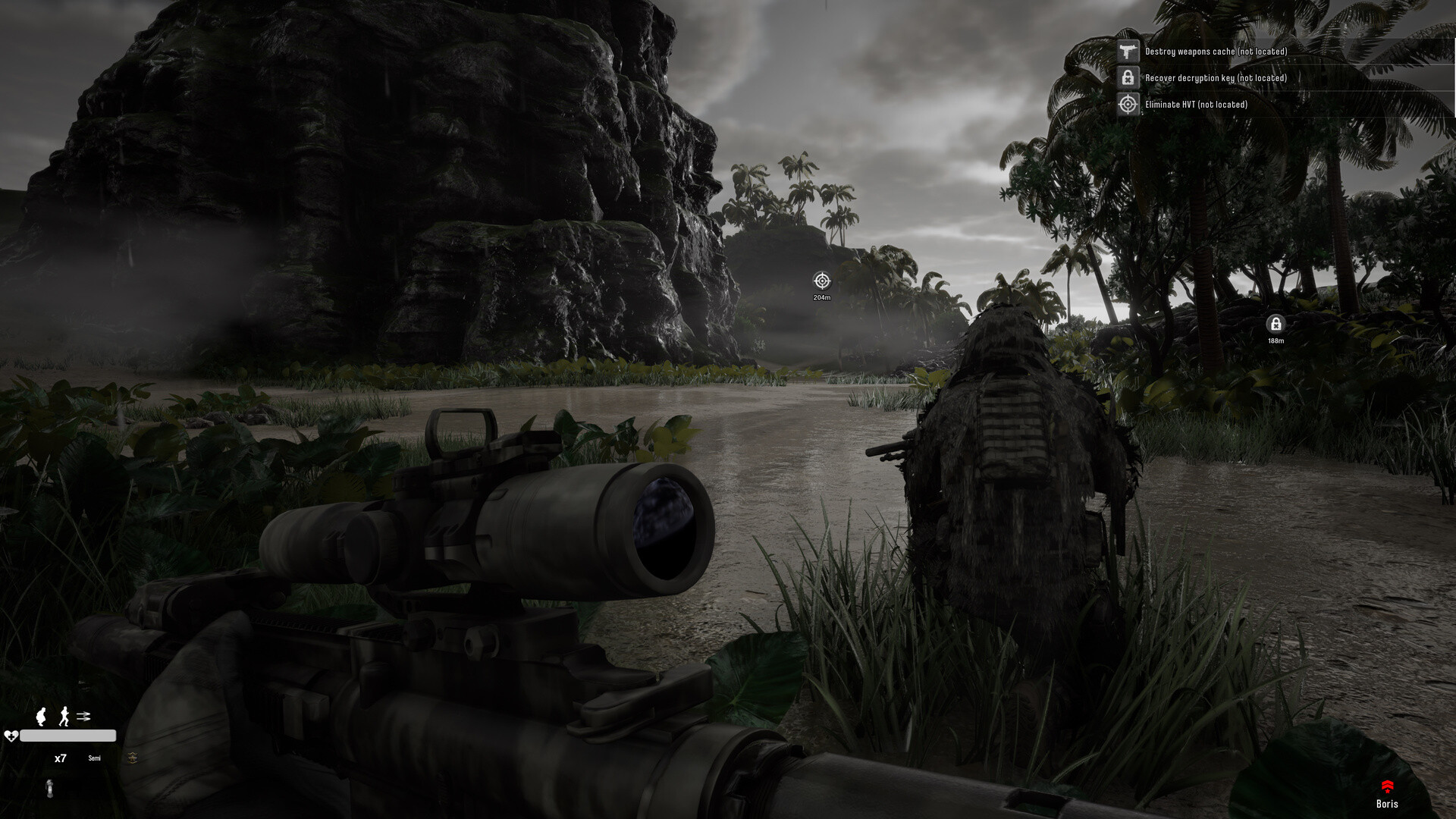The image size is (1456, 819).
Task: Select the grenade equipment icon
Action: (50, 788)
